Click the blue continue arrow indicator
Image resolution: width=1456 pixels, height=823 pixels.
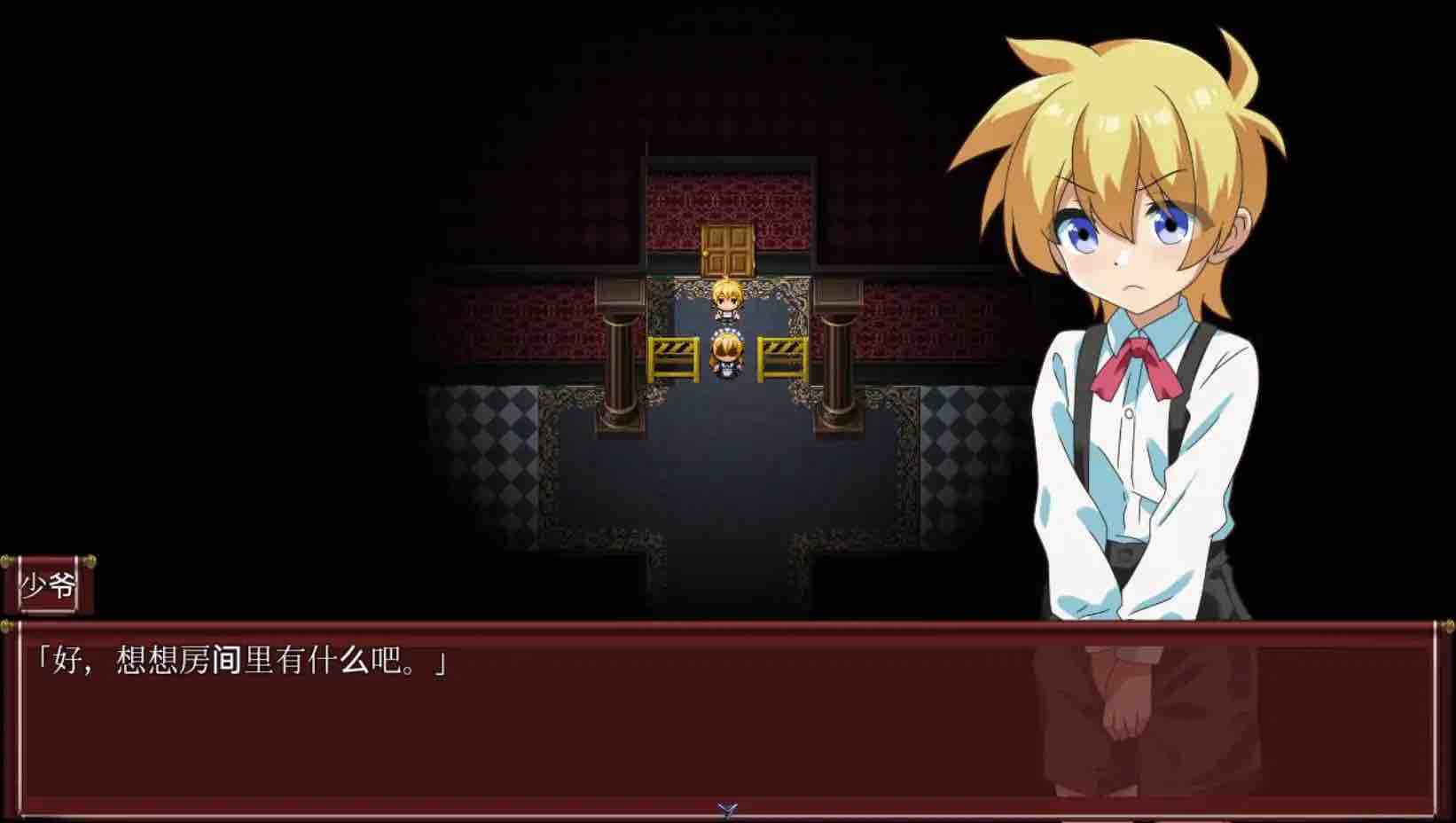point(725,808)
